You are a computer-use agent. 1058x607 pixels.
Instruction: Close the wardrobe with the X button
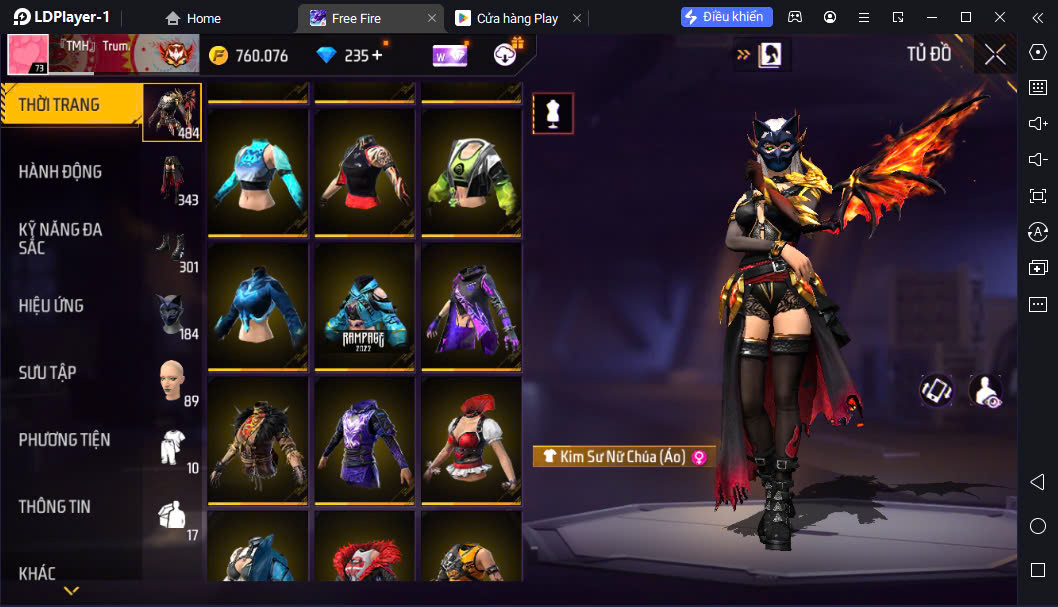click(x=995, y=55)
